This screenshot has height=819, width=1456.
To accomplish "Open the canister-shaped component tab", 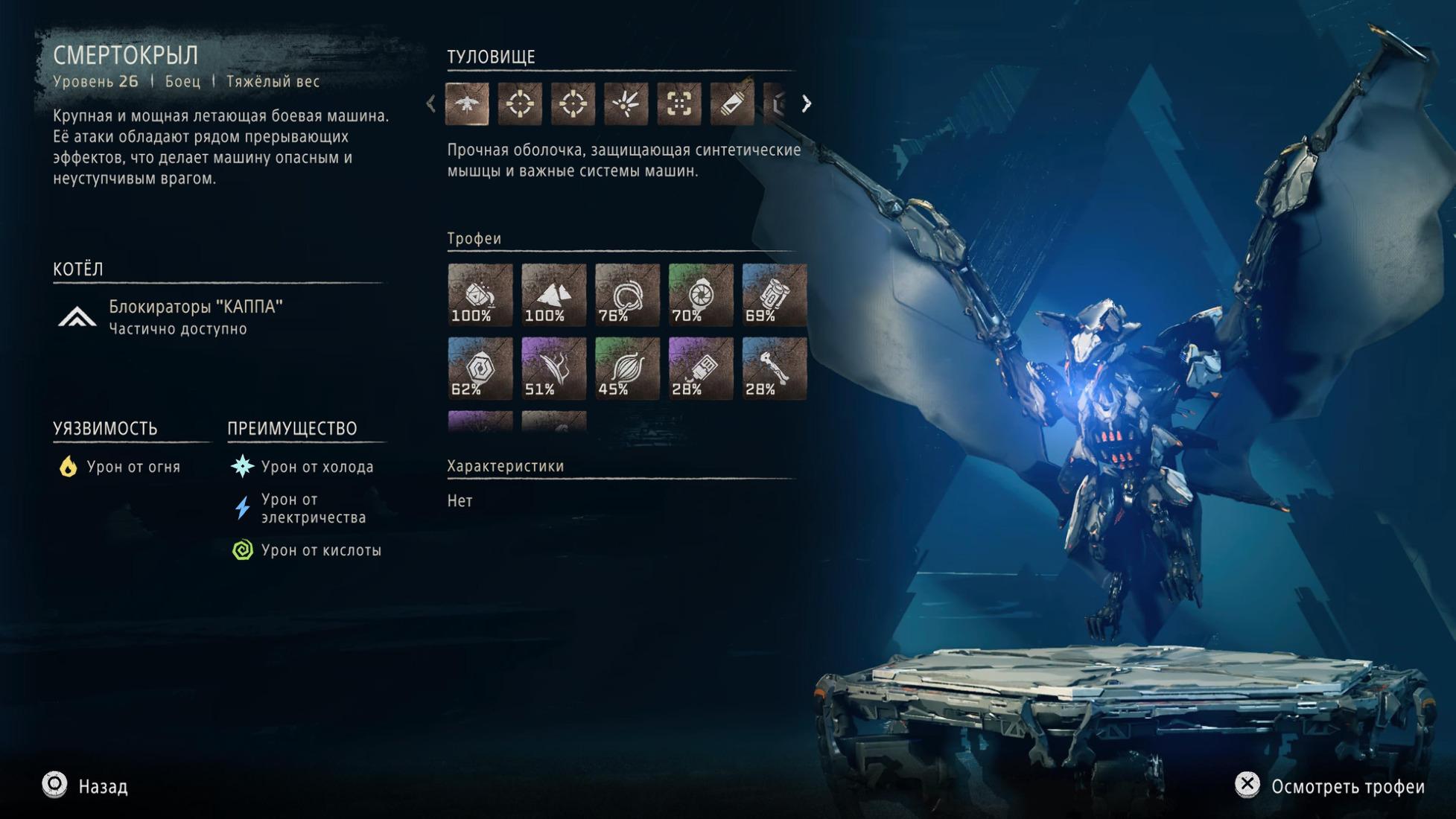I will click(731, 103).
